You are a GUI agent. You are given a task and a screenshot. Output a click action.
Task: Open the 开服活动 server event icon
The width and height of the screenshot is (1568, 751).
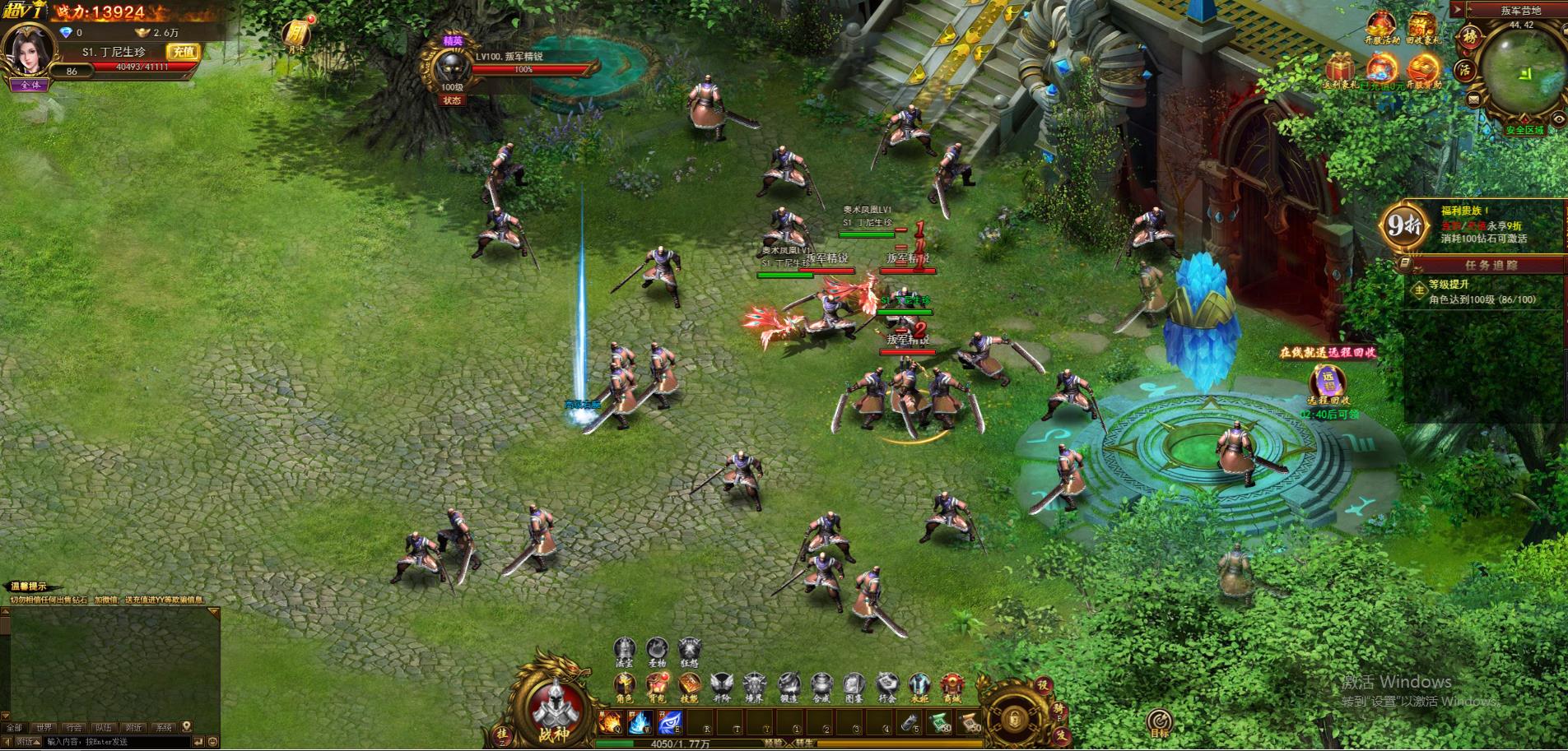(x=1383, y=25)
